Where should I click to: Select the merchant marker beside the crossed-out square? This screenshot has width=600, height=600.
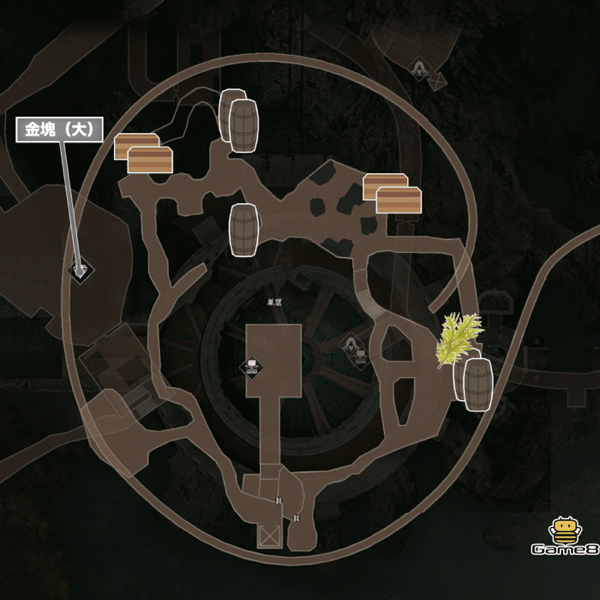click(x=422, y=69)
